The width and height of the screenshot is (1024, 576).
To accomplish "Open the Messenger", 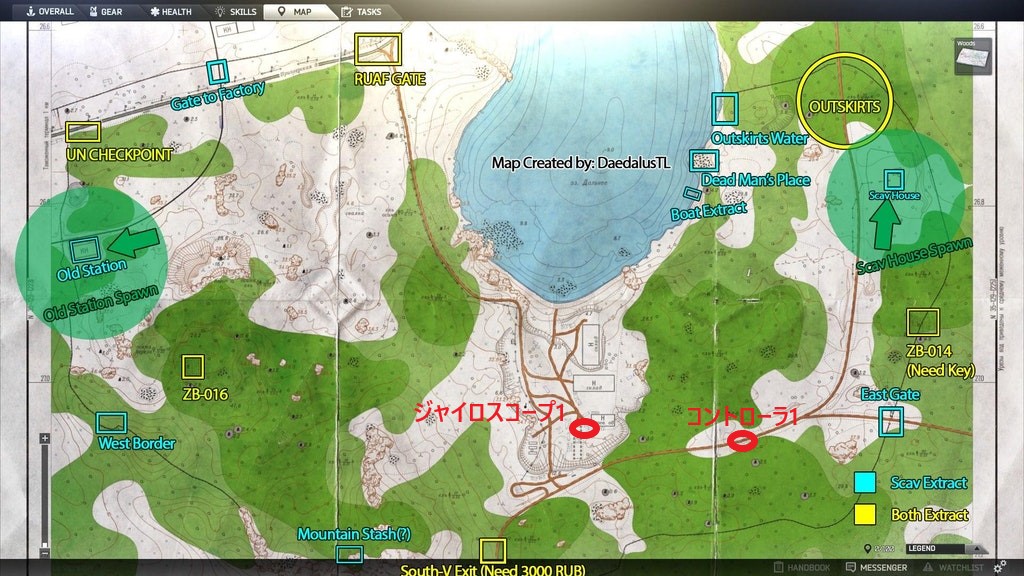I will [x=877, y=568].
